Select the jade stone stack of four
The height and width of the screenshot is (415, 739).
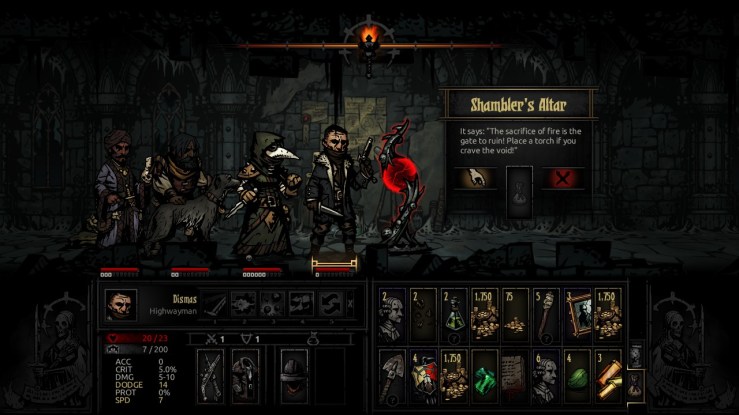click(578, 372)
